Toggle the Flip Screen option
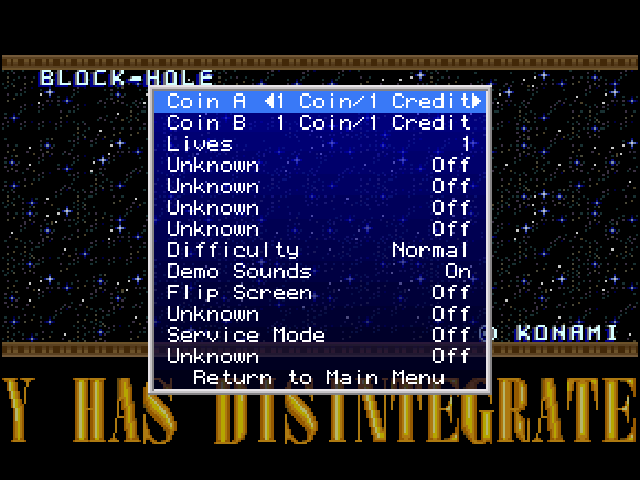Screen dimensions: 640x480 pyautogui.click(x=318, y=292)
